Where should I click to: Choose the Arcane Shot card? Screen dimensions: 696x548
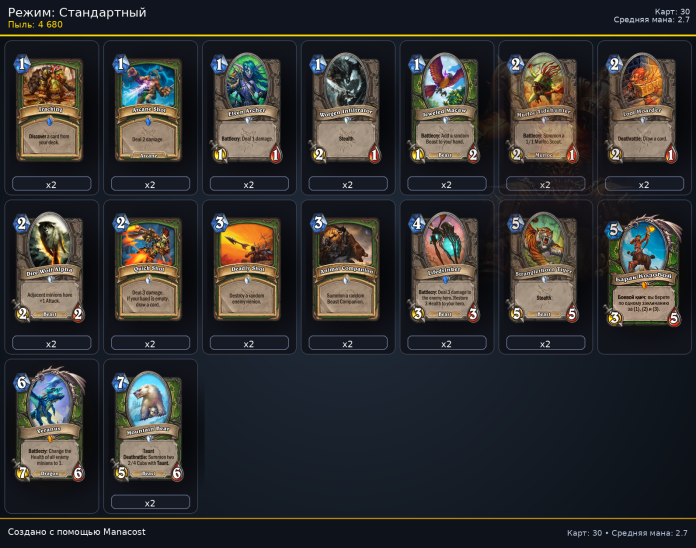click(150, 108)
